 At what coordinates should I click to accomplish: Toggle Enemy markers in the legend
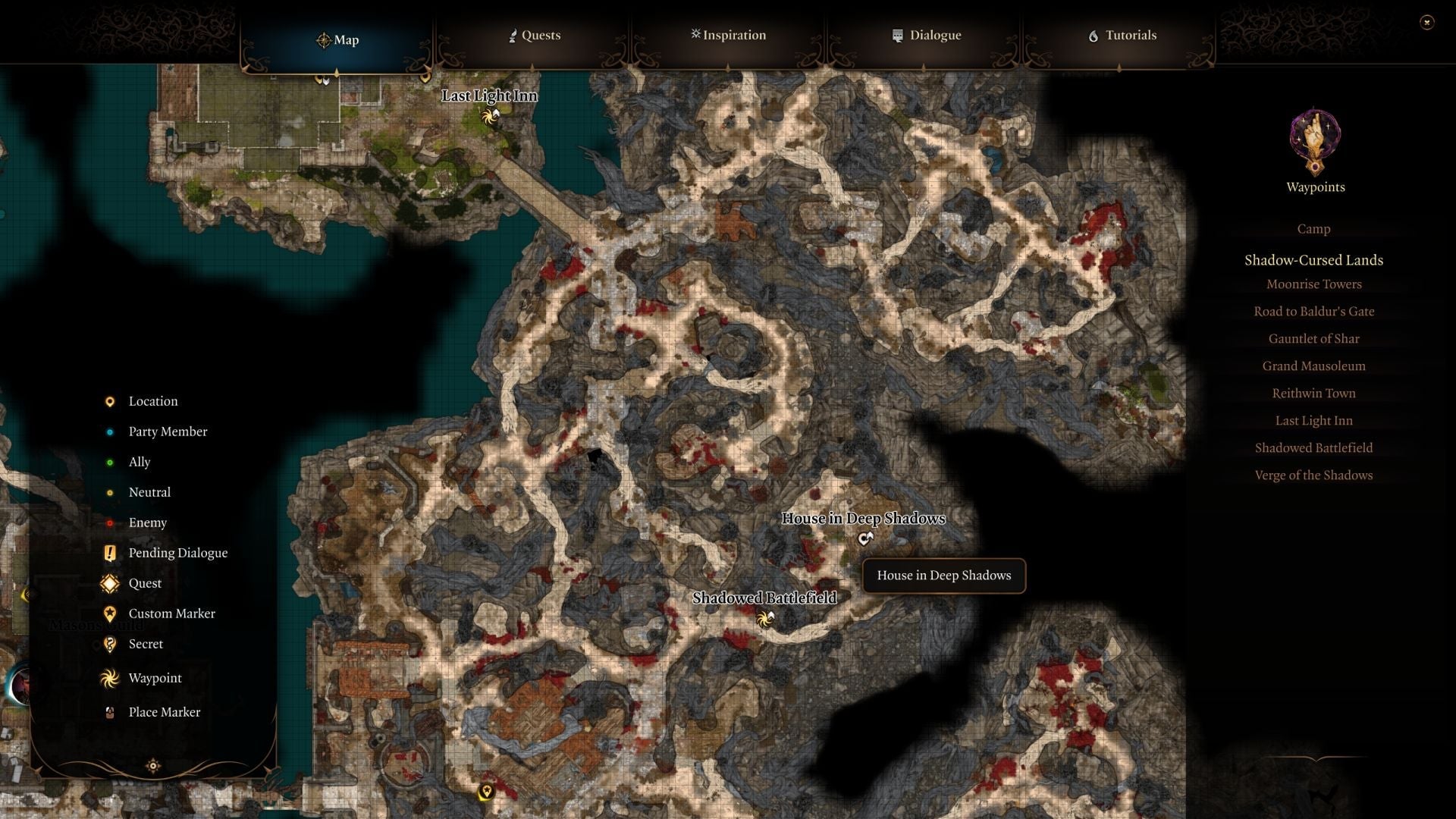coord(110,522)
